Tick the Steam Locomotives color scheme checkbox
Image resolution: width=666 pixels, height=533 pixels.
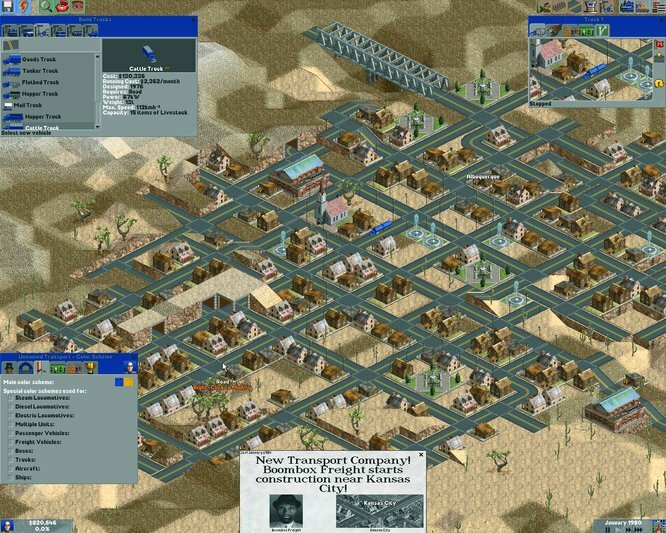coord(9,398)
